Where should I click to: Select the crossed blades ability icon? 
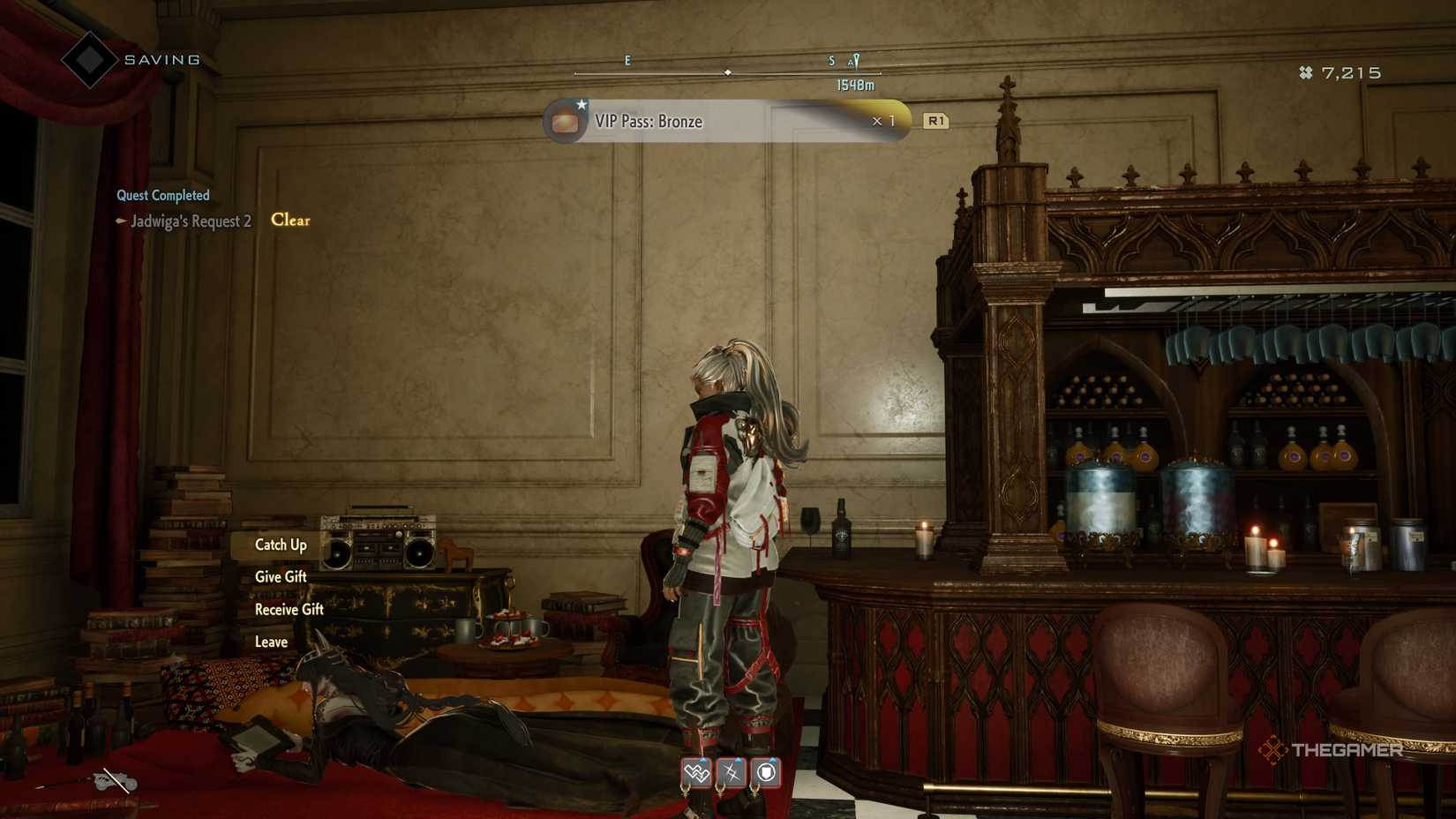tap(730, 772)
